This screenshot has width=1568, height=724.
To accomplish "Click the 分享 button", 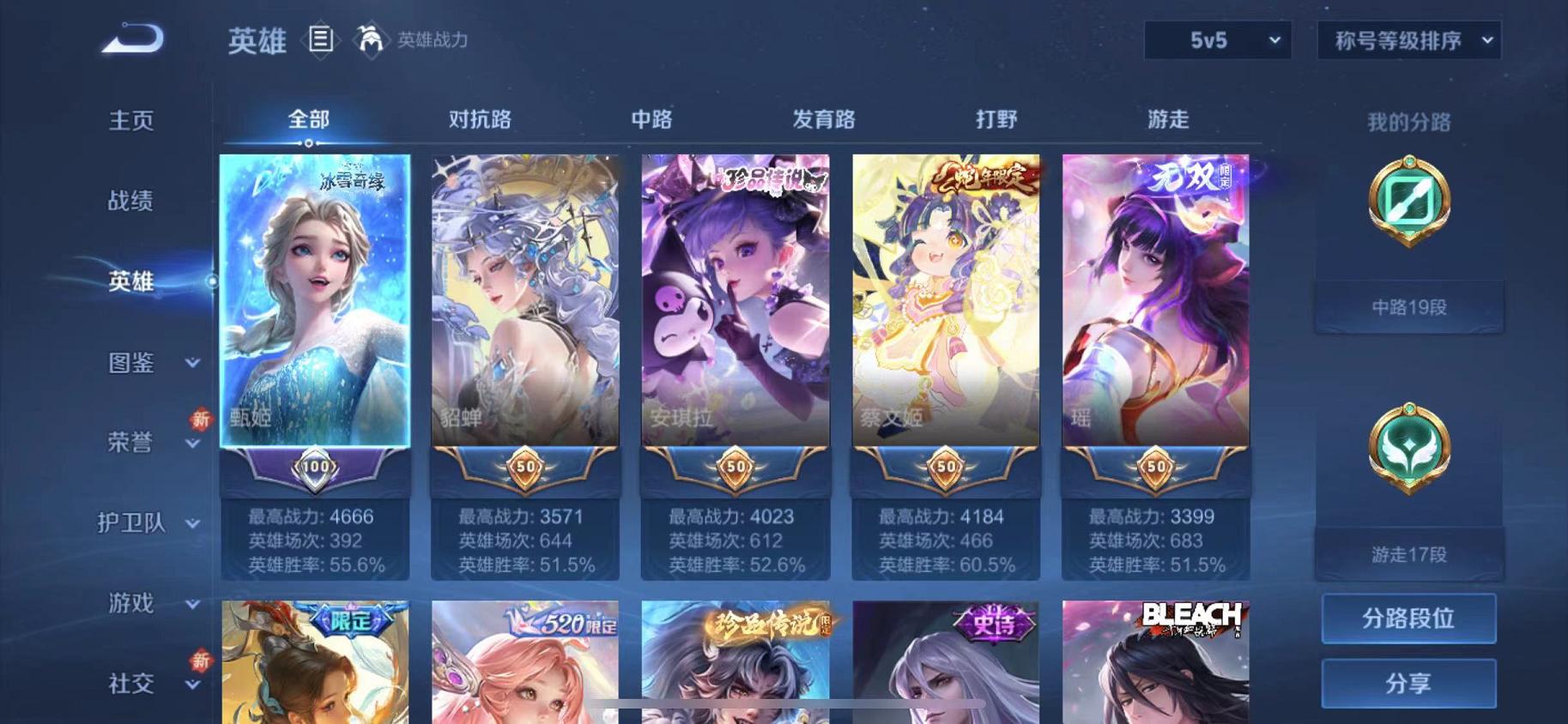I will (1409, 684).
